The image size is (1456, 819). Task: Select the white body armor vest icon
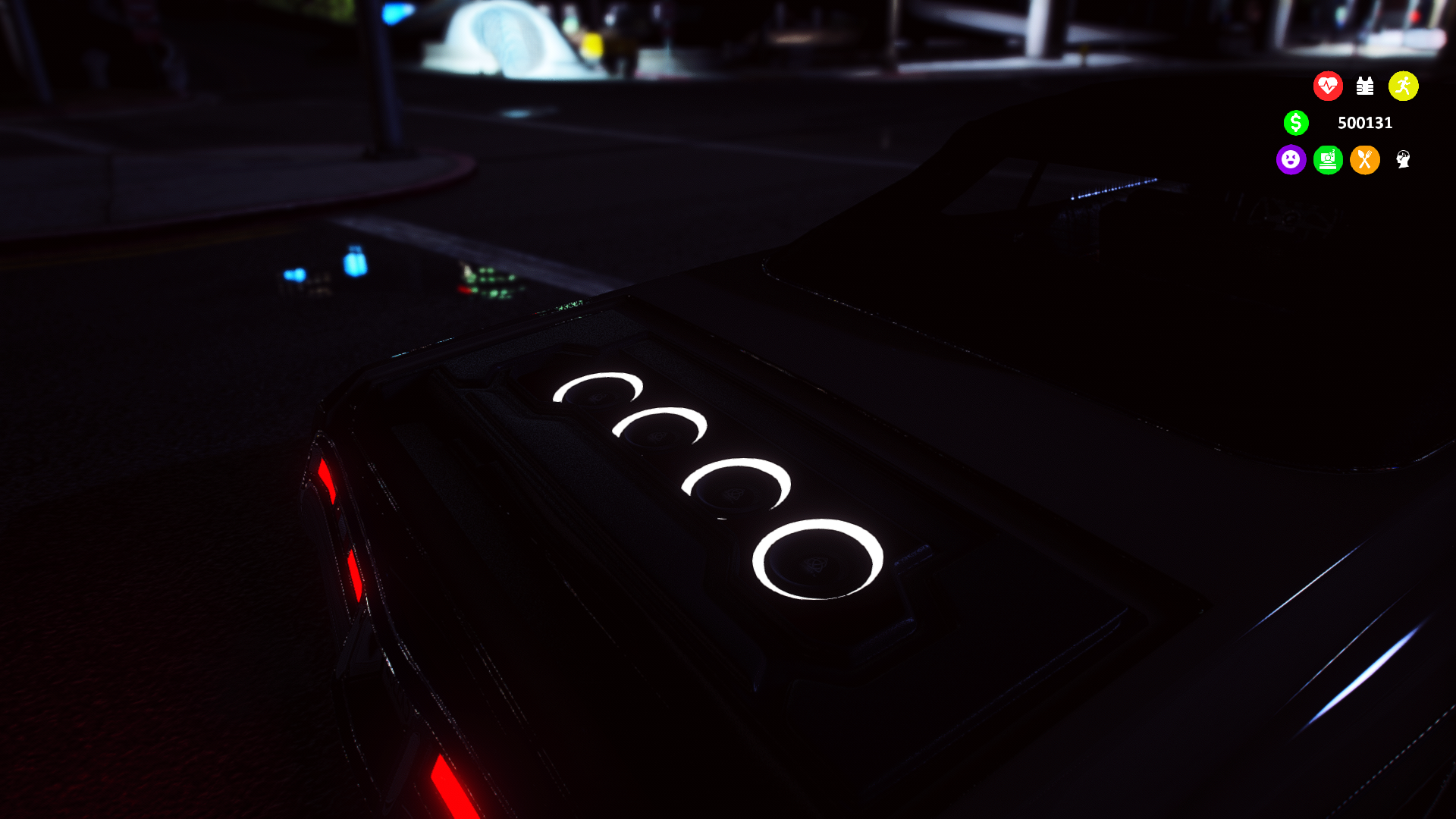pyautogui.click(x=1365, y=86)
